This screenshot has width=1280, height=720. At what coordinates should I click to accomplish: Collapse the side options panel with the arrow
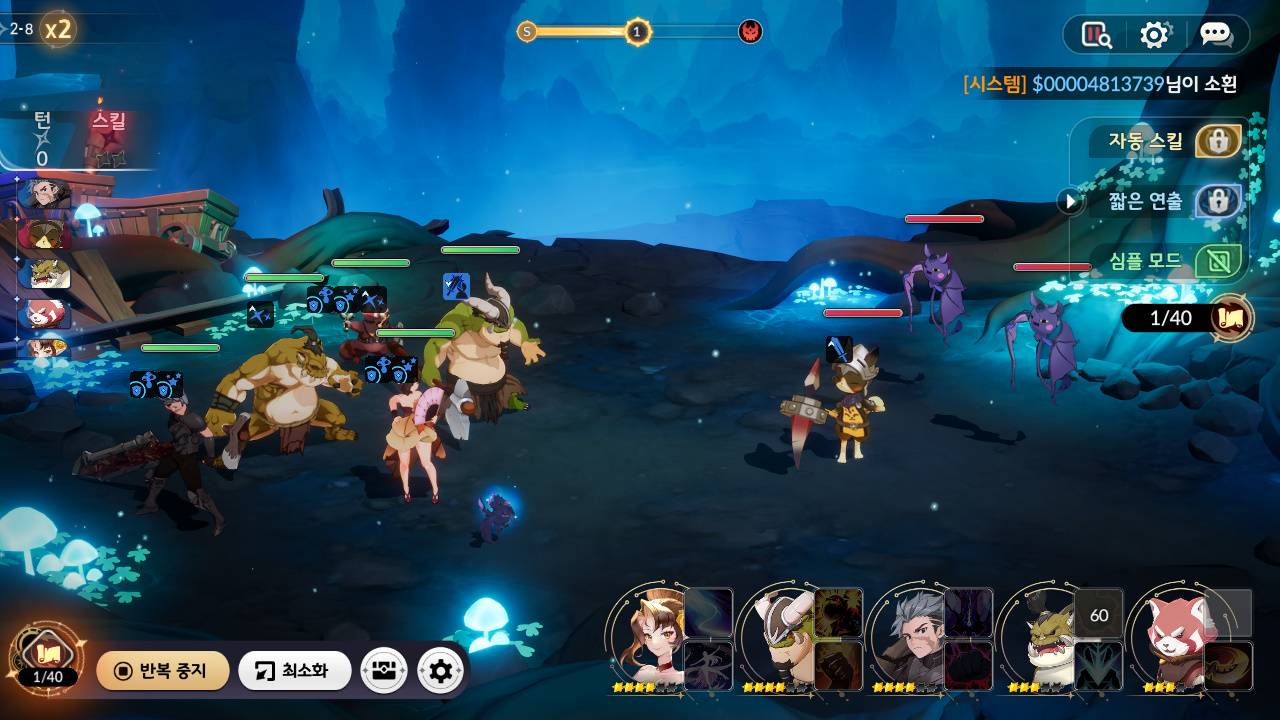tap(1070, 201)
